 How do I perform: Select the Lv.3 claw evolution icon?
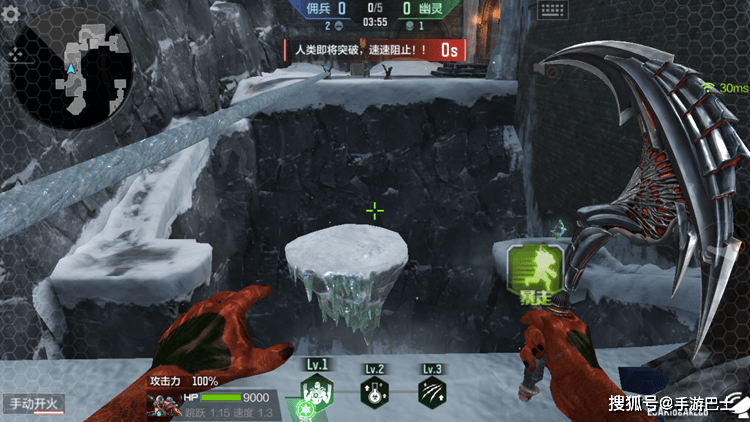point(432,392)
